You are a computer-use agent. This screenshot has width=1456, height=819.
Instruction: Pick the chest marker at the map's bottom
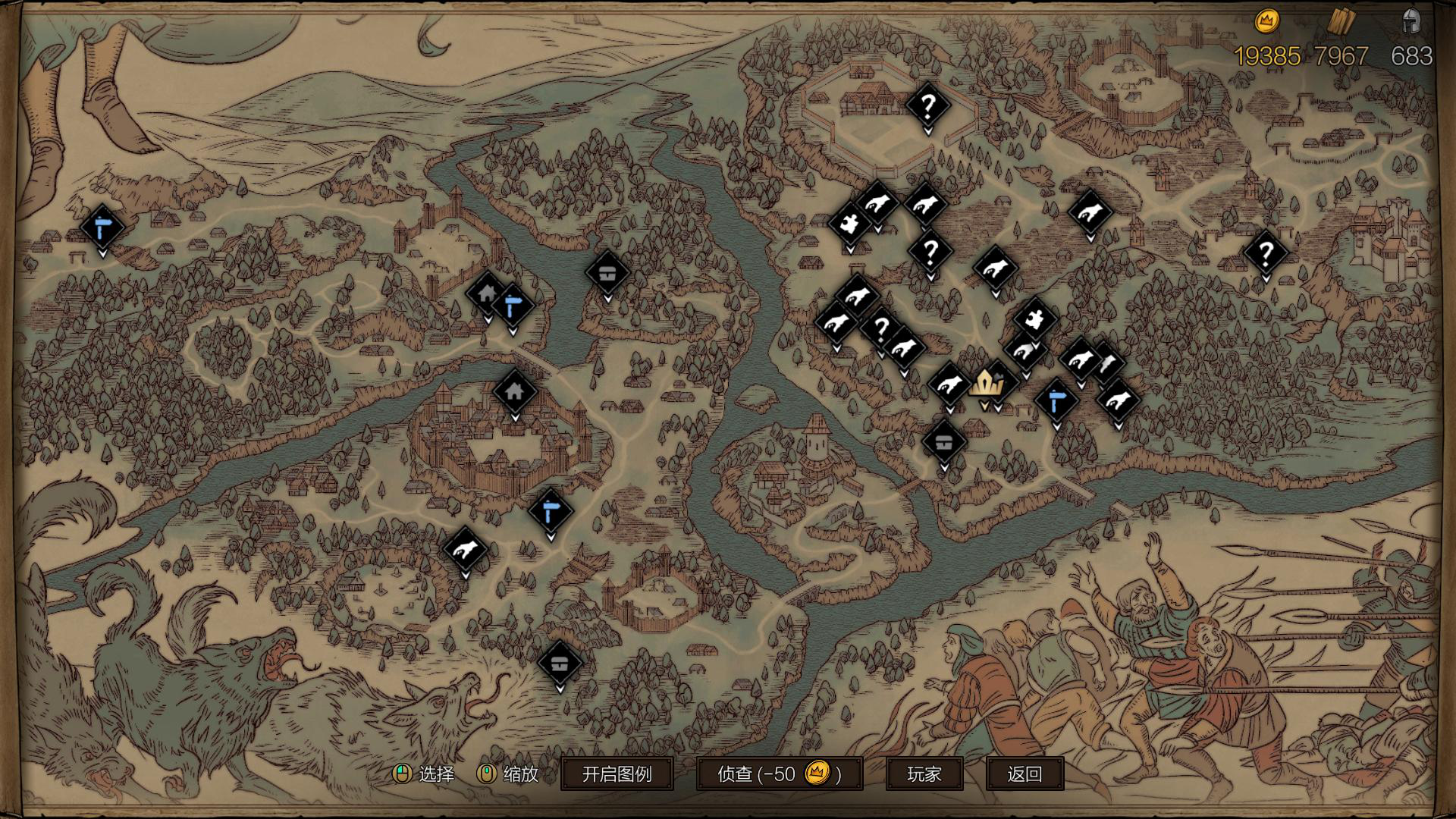click(x=560, y=663)
